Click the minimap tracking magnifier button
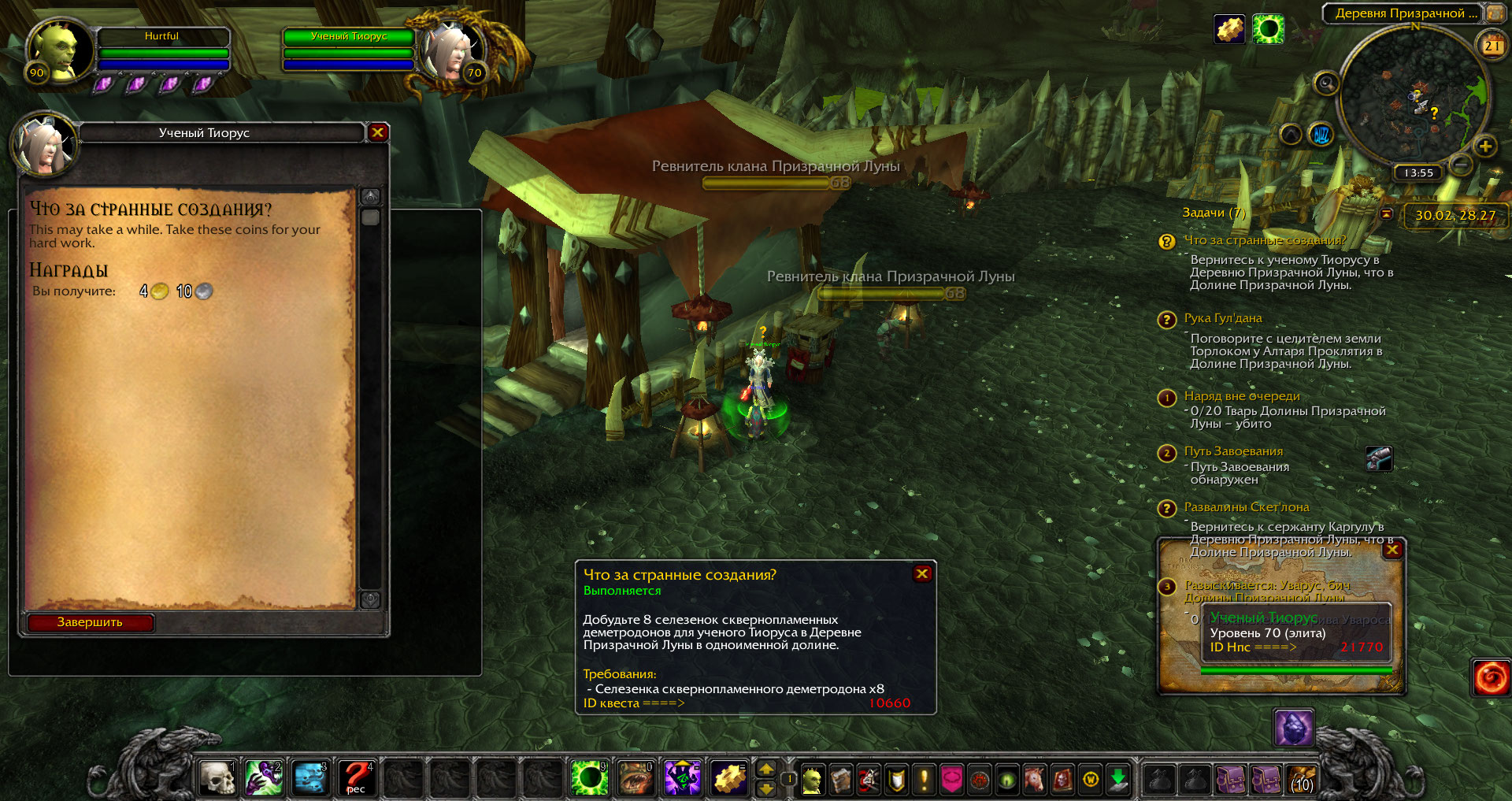Screen dimensions: 1512x801 click(x=1326, y=83)
